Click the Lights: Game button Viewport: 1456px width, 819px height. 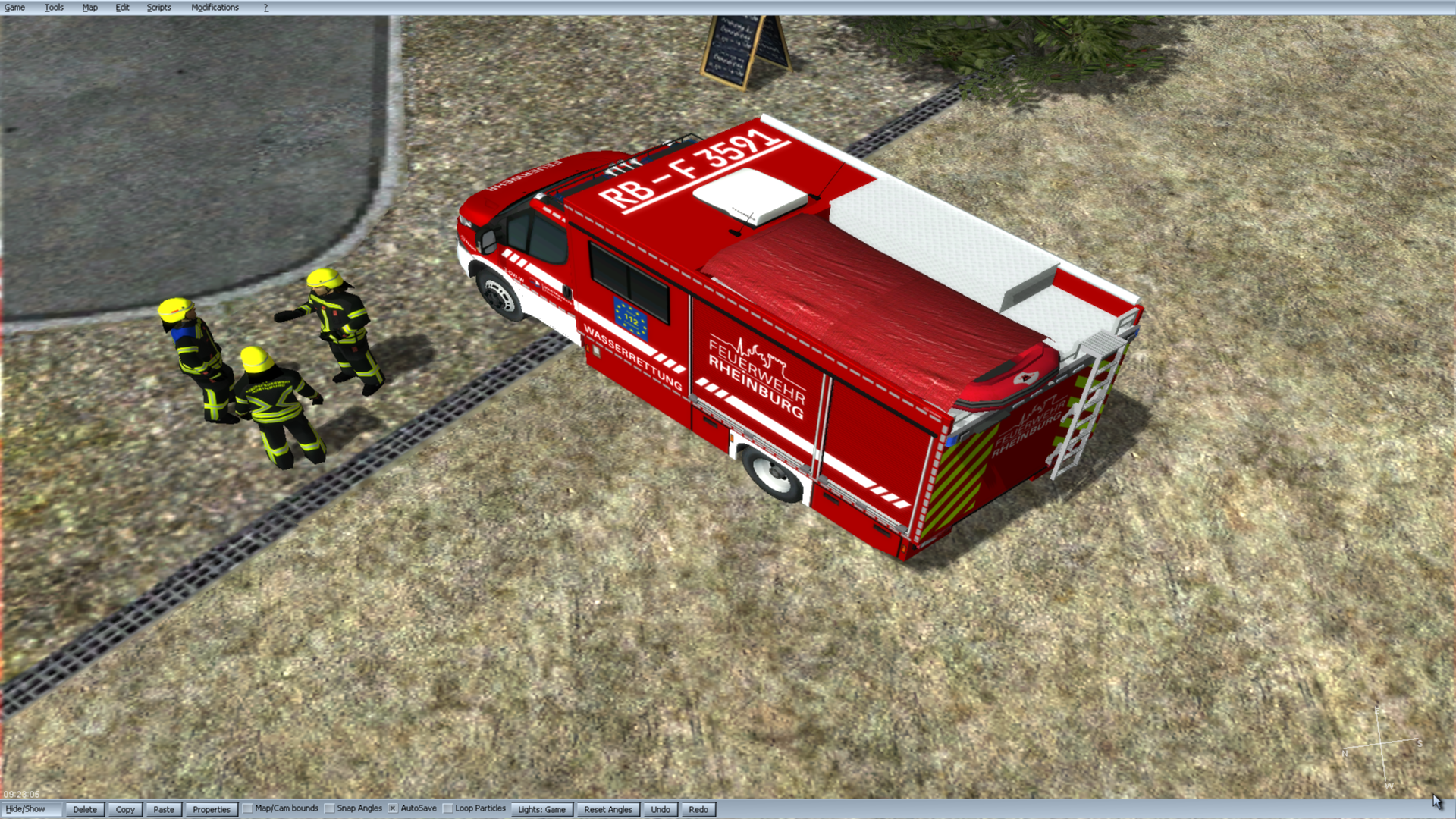click(x=541, y=810)
